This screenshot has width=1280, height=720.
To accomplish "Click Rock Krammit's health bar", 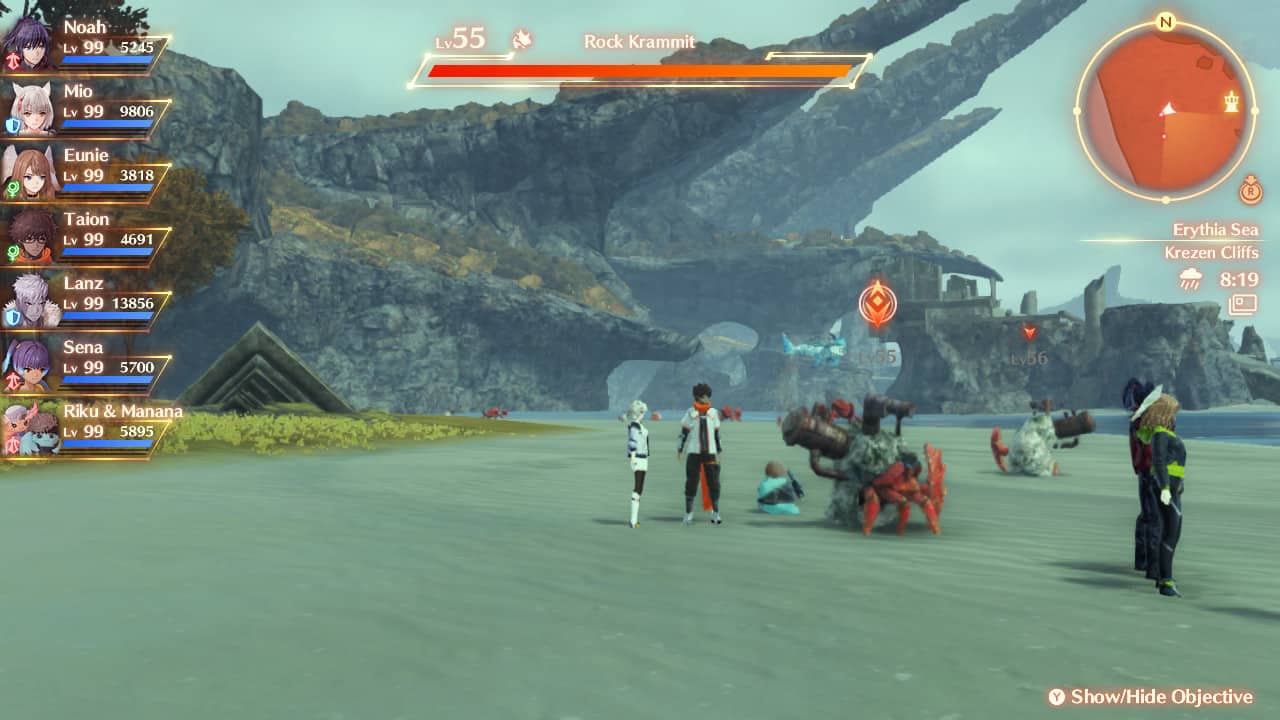I will click(x=640, y=70).
